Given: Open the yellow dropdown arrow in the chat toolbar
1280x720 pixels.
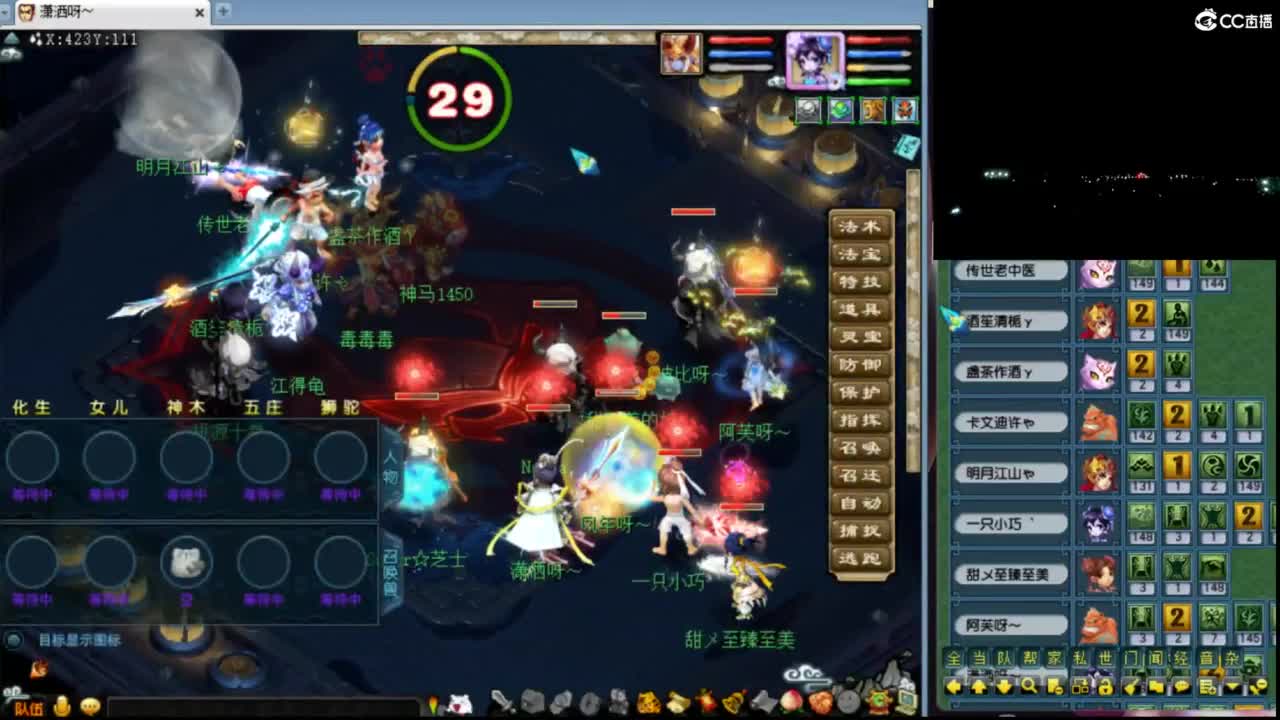Looking at the screenshot, I should tap(1232, 687).
